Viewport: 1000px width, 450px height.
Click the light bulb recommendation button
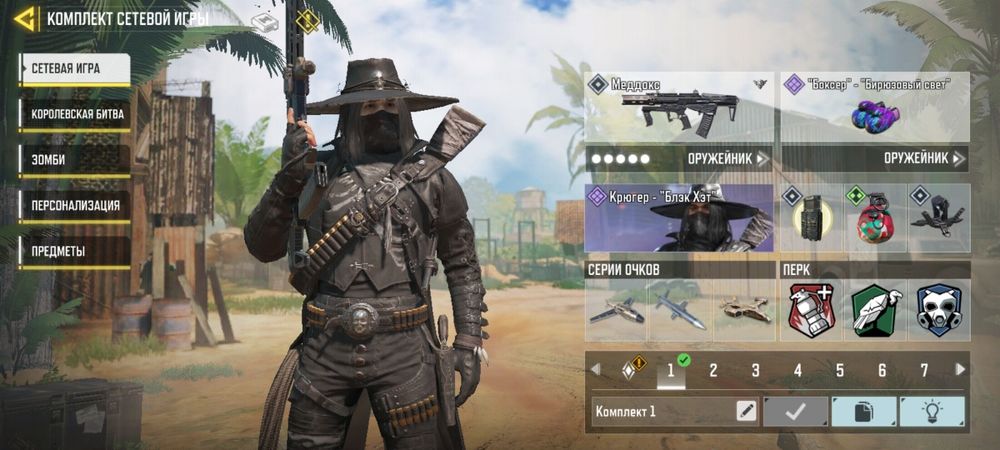coord(932,411)
